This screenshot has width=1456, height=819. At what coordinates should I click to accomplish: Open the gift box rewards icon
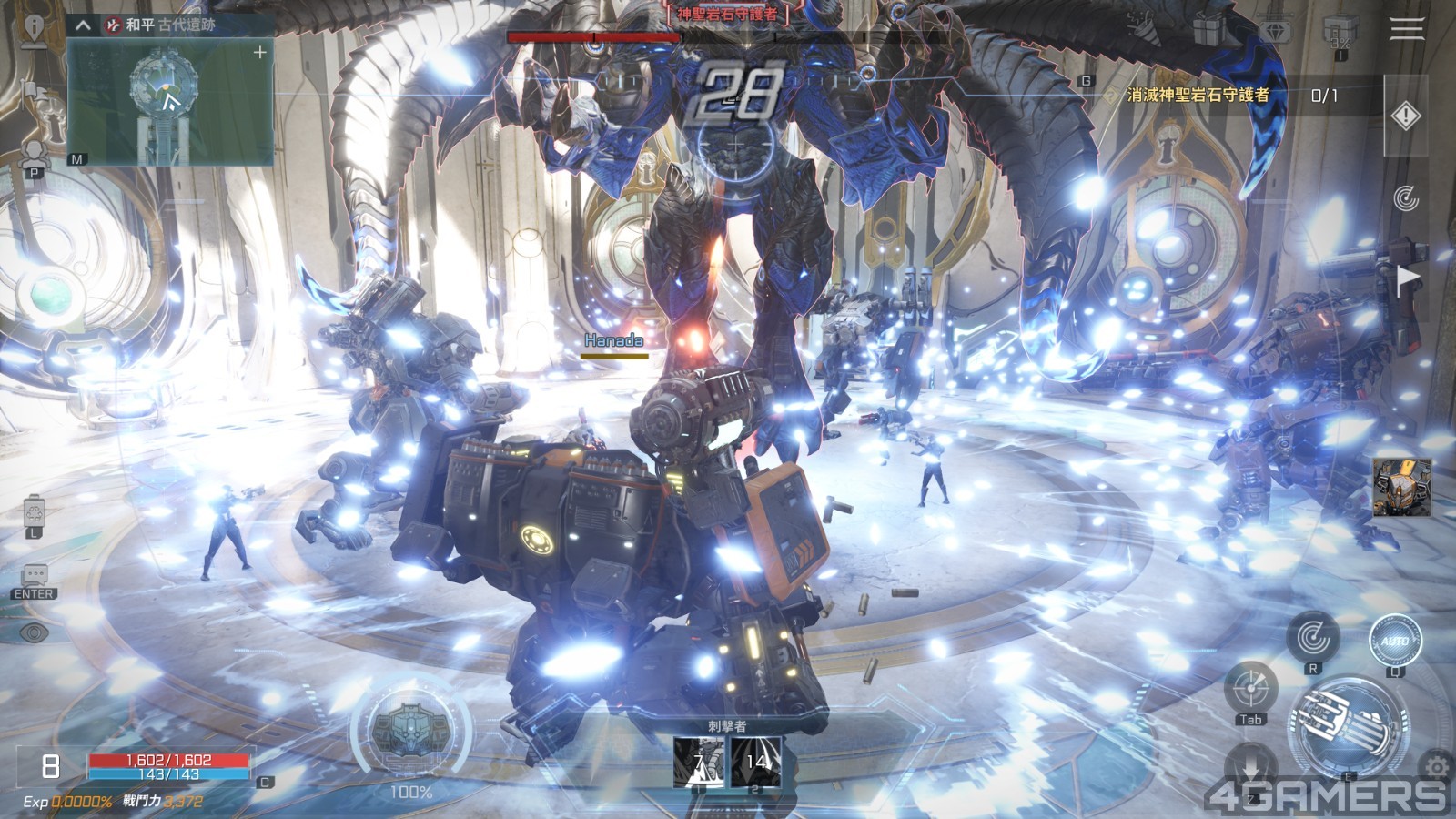(1209, 31)
